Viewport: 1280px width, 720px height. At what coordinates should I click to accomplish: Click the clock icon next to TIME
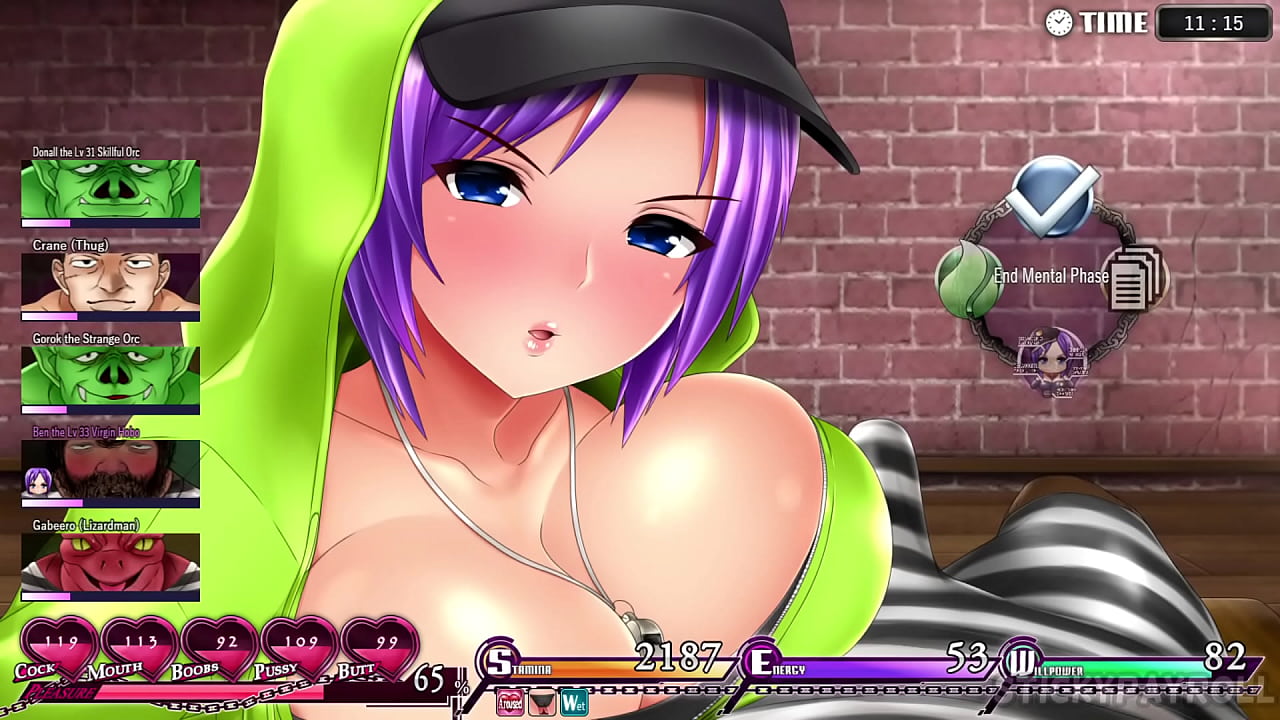pyautogui.click(x=1057, y=23)
